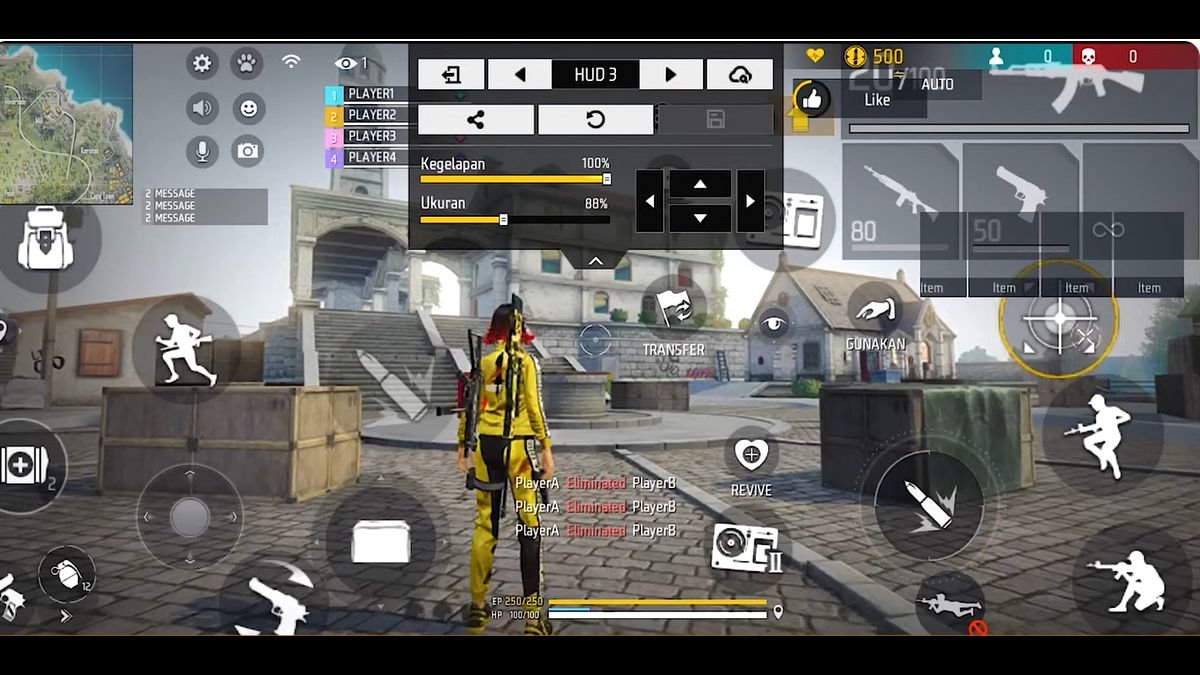Exit the HUD editor with the exit icon

point(451,74)
